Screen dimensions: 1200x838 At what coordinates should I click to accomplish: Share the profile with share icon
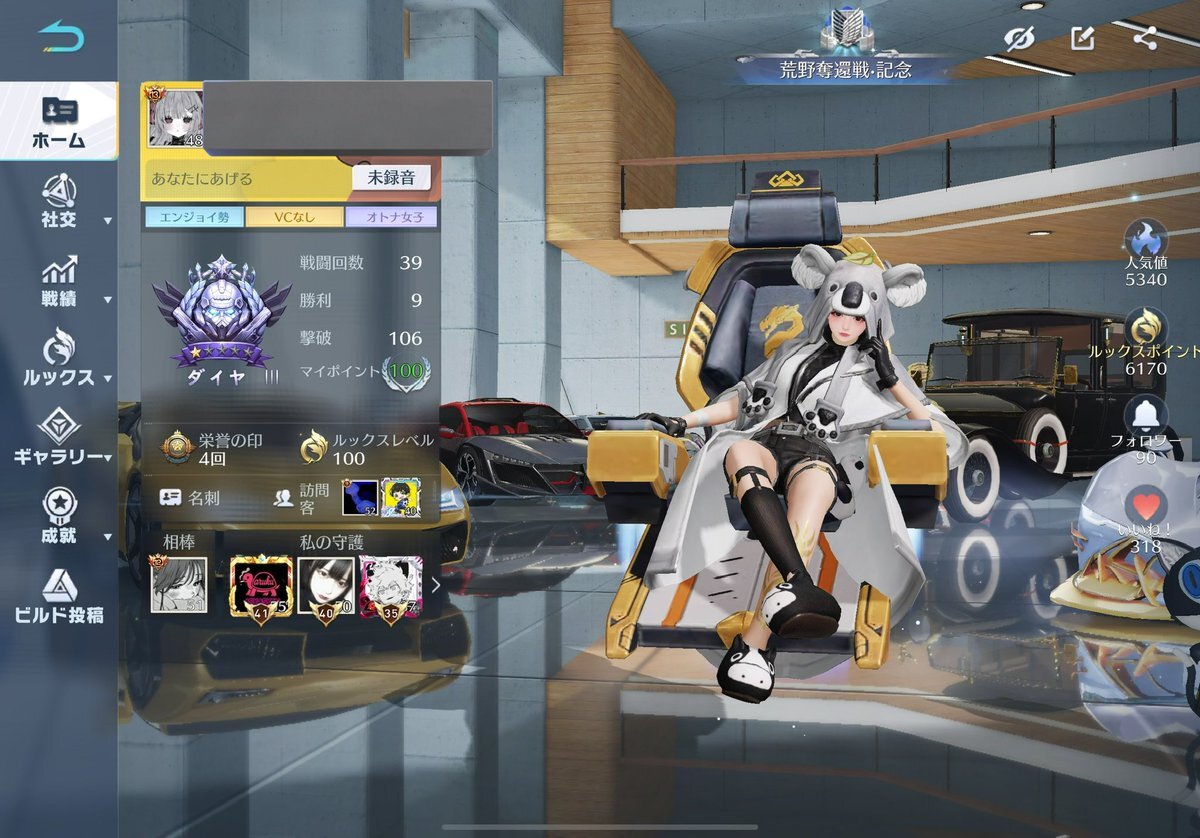click(1146, 39)
